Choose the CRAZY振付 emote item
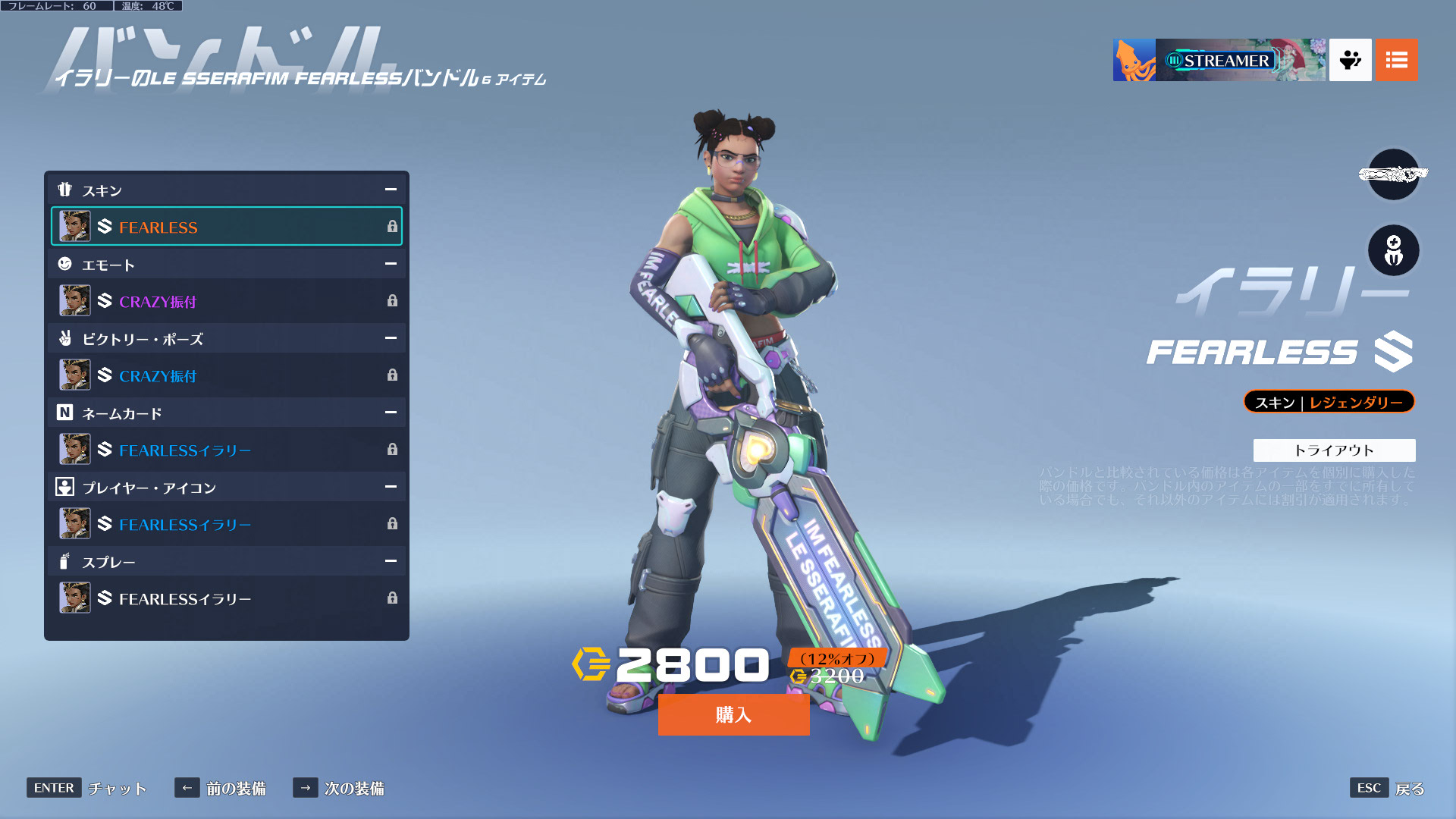1456x819 pixels. point(226,301)
